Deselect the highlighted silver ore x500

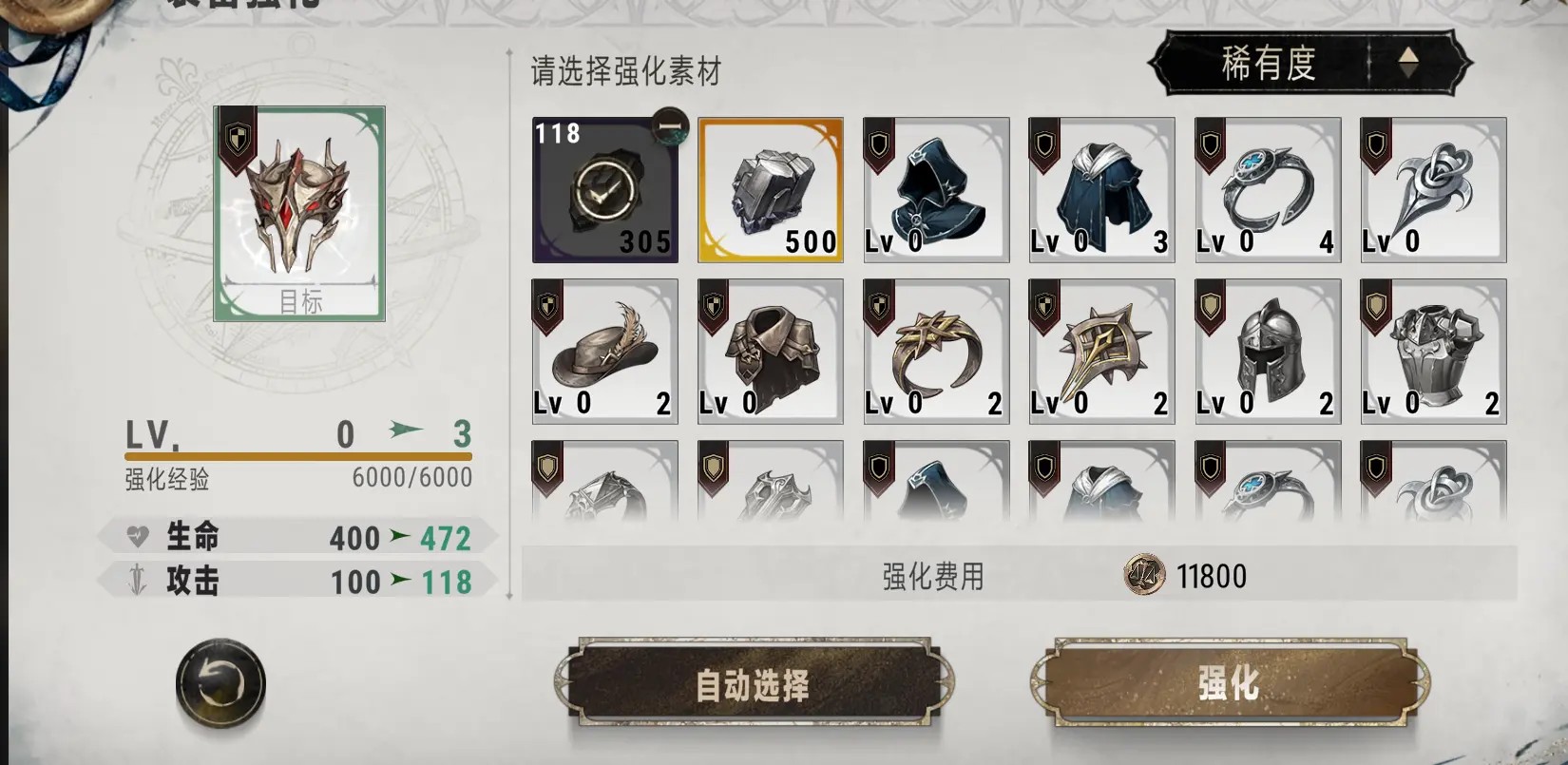point(770,189)
